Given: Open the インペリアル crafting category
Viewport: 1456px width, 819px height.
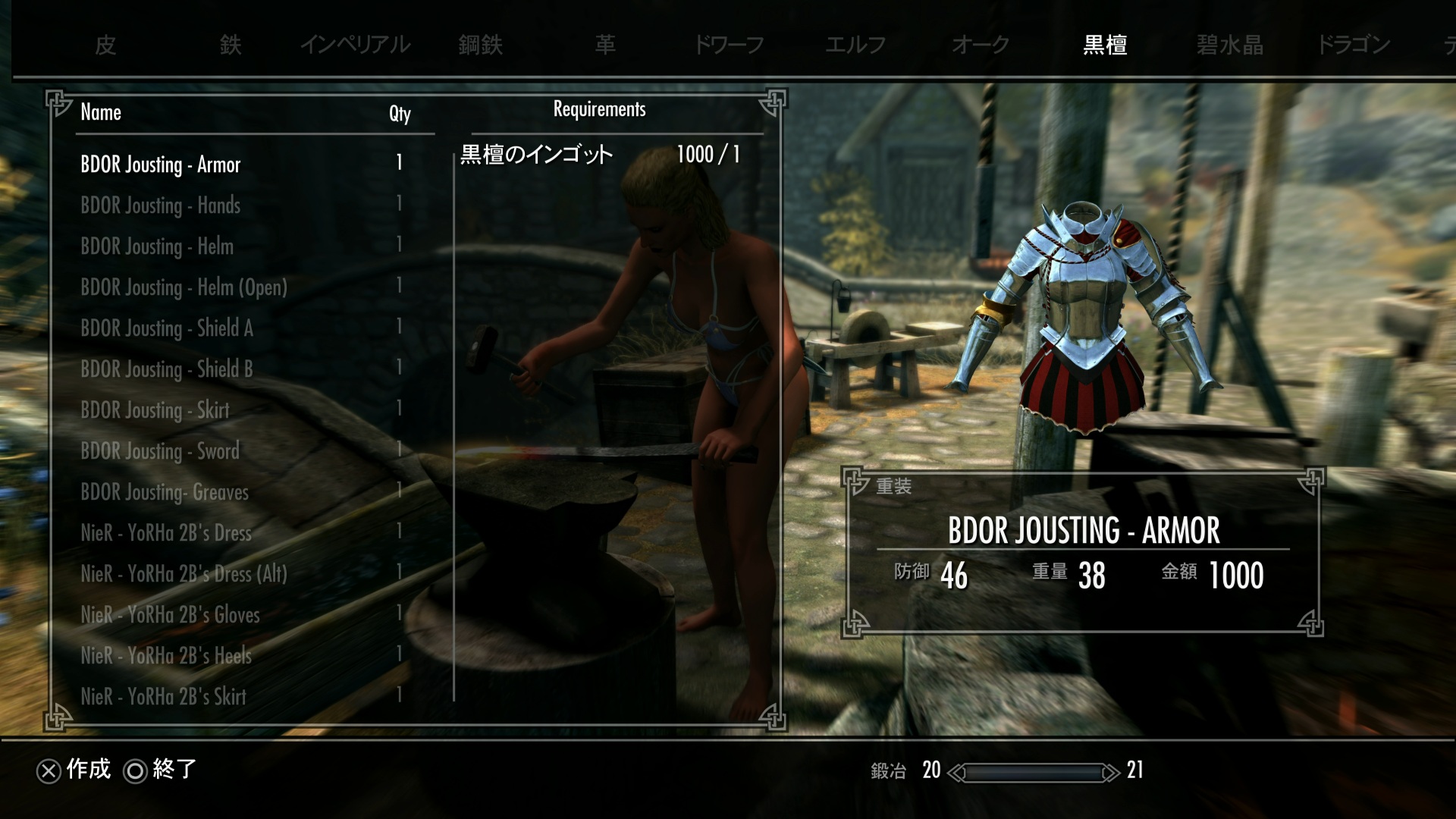Looking at the screenshot, I should [x=355, y=45].
